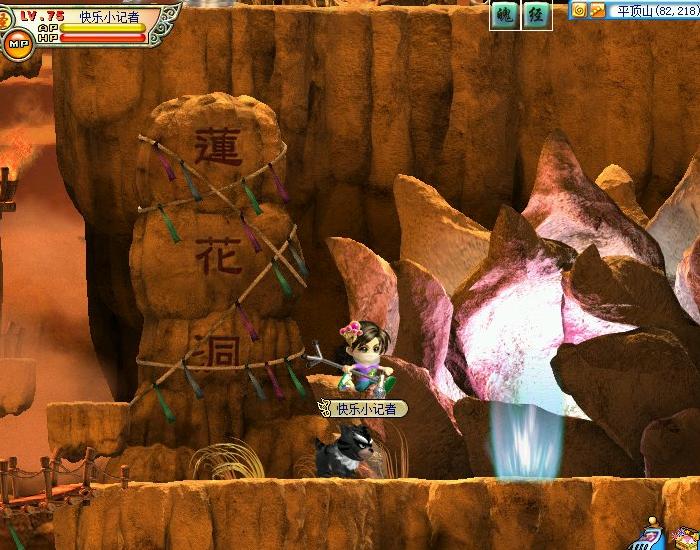
Task: Click the 魄 jade tile button
Action: pos(505,15)
